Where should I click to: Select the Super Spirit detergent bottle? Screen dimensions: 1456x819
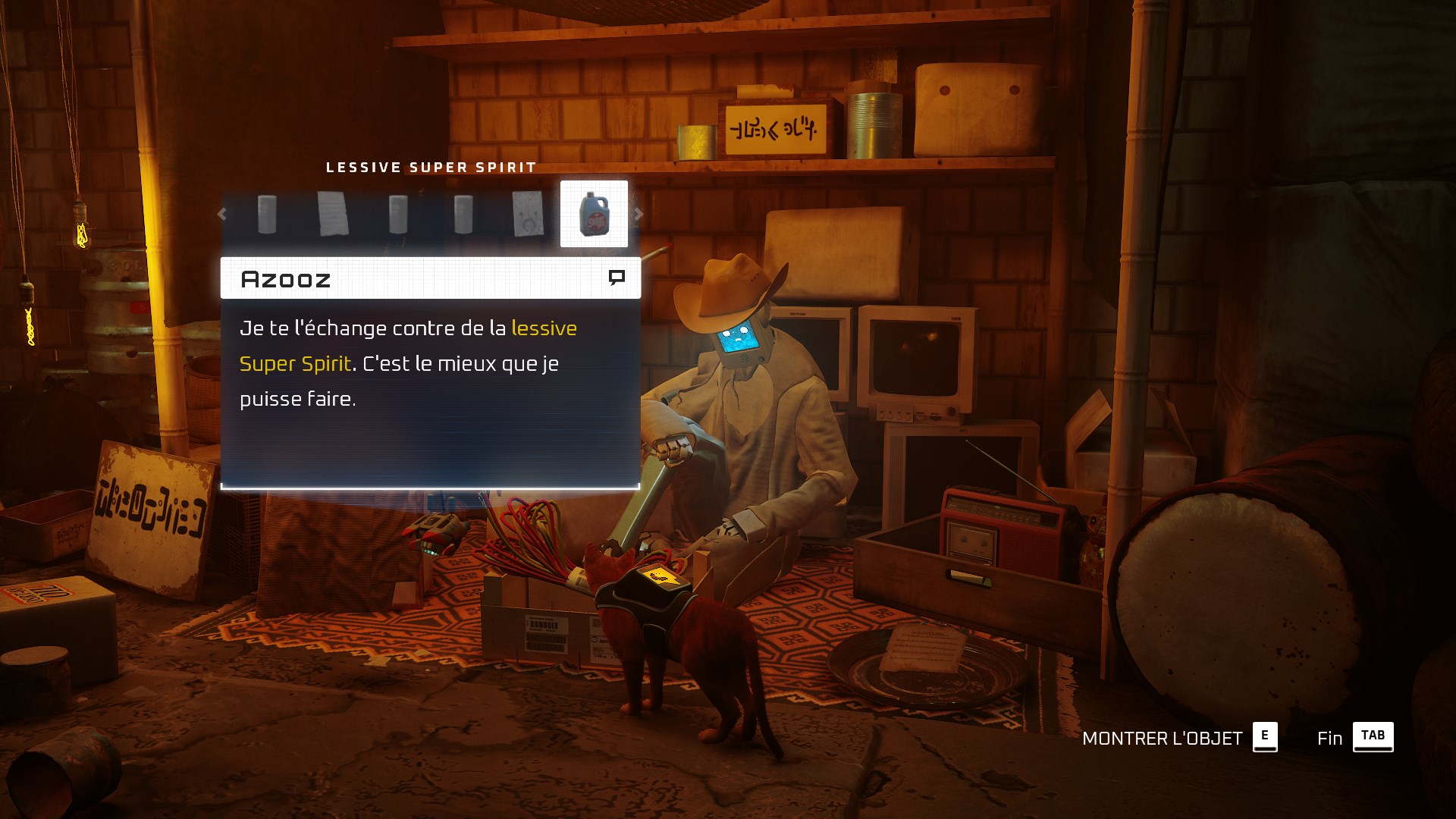point(594,214)
